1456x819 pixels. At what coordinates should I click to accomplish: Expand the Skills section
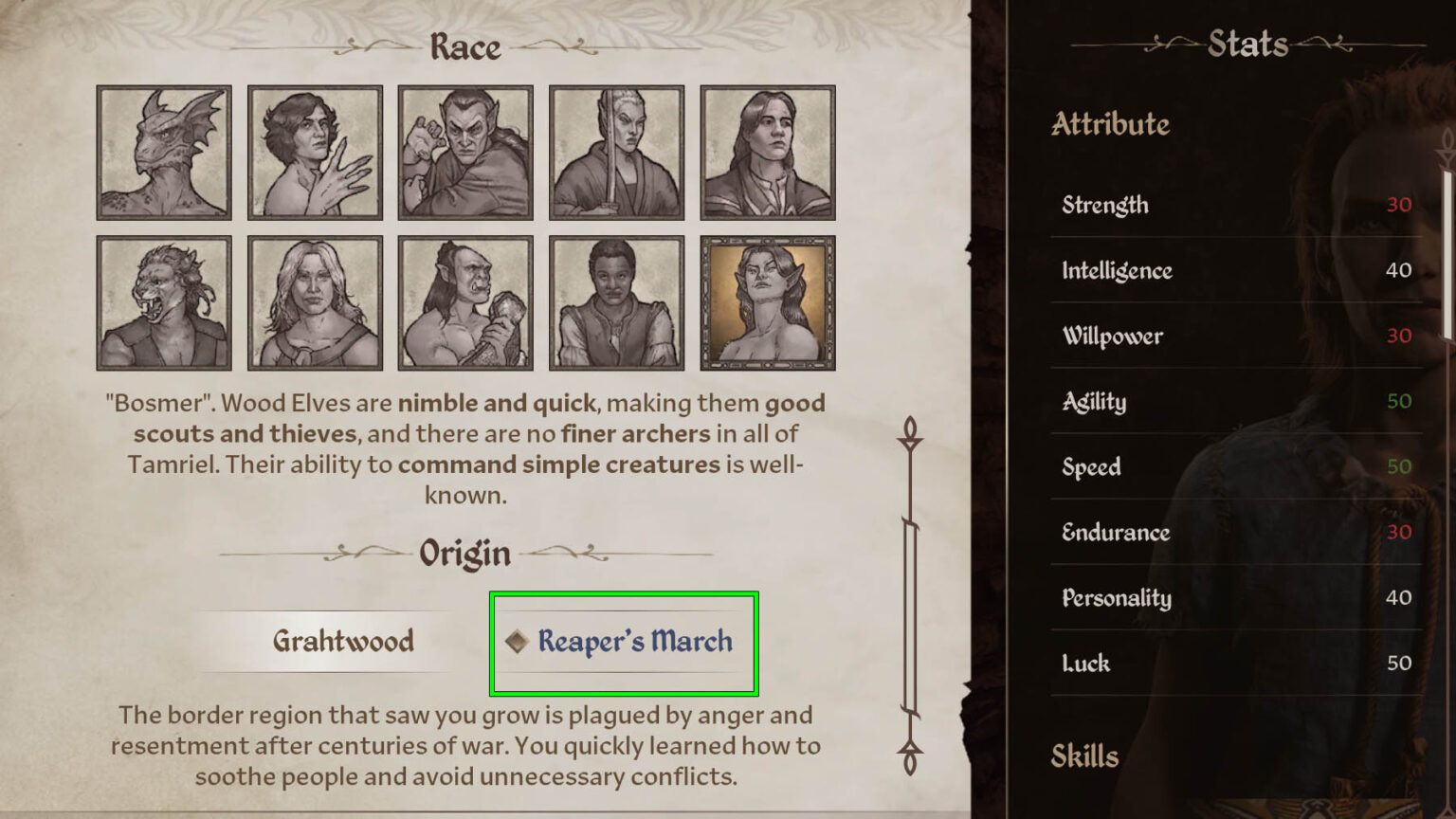[1086, 756]
